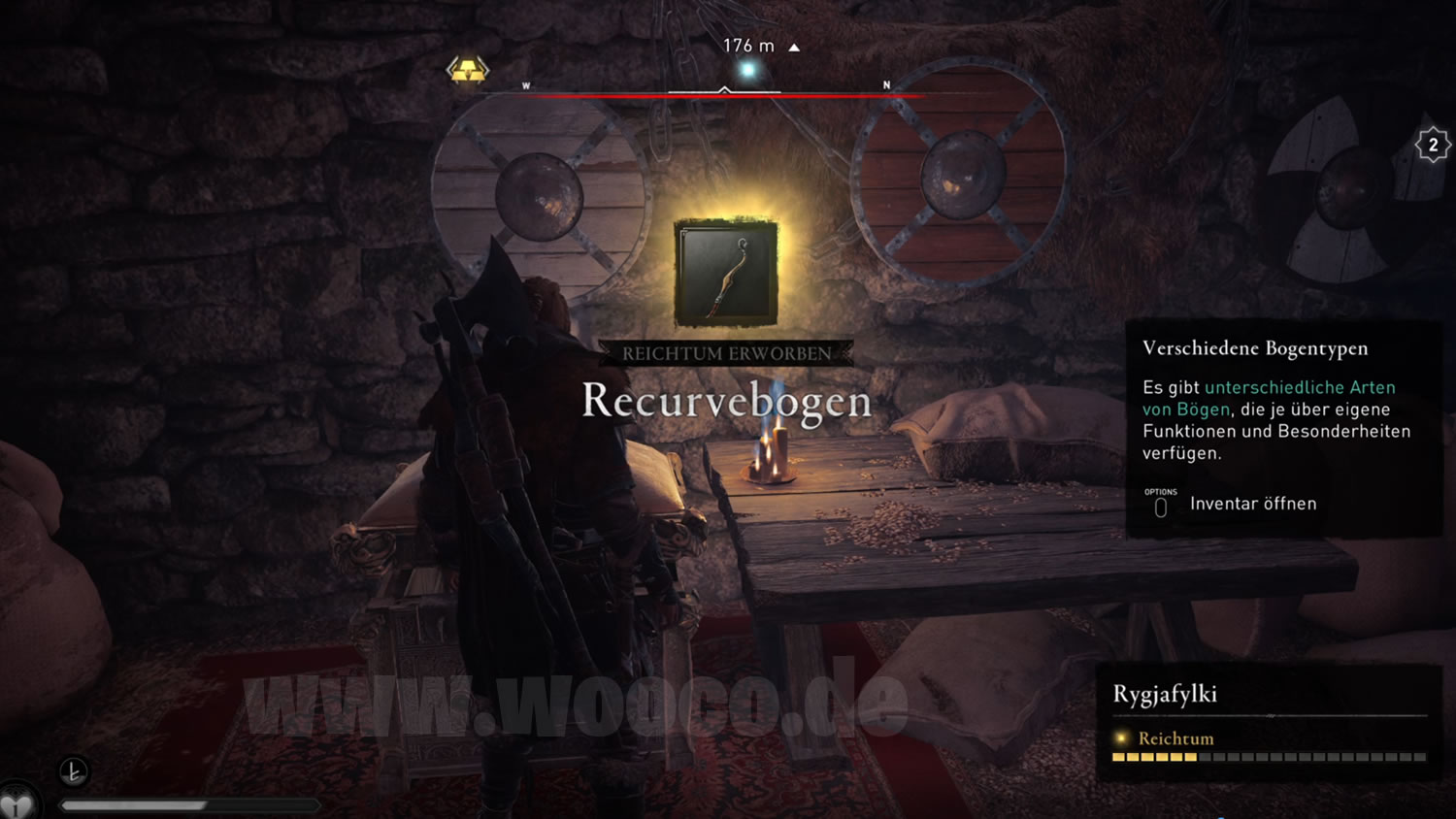1456x819 pixels.
Task: Select the round rune icon above stamina bar
Action: click(x=74, y=771)
